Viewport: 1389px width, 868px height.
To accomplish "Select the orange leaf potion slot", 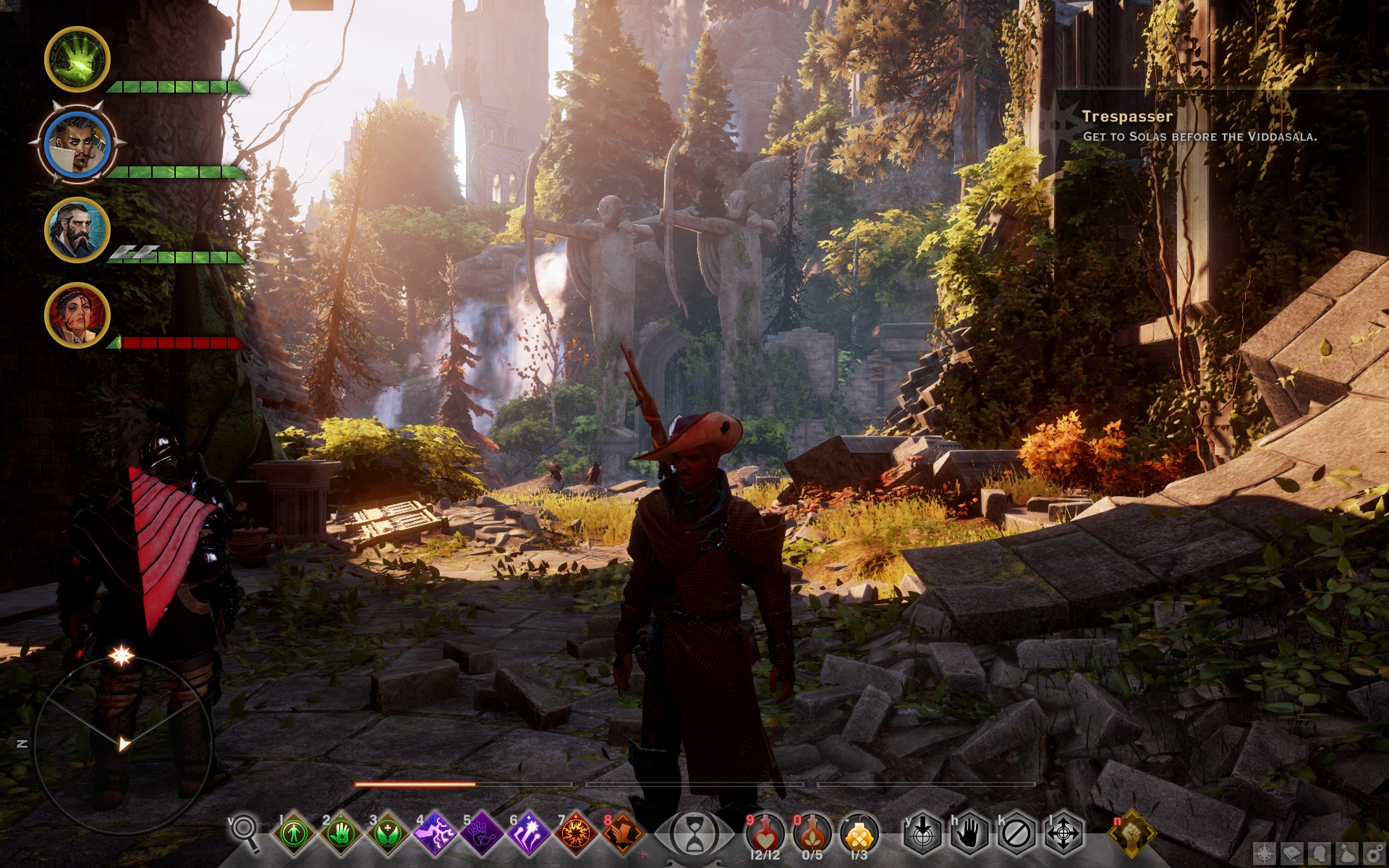I will pyautogui.click(x=812, y=834).
